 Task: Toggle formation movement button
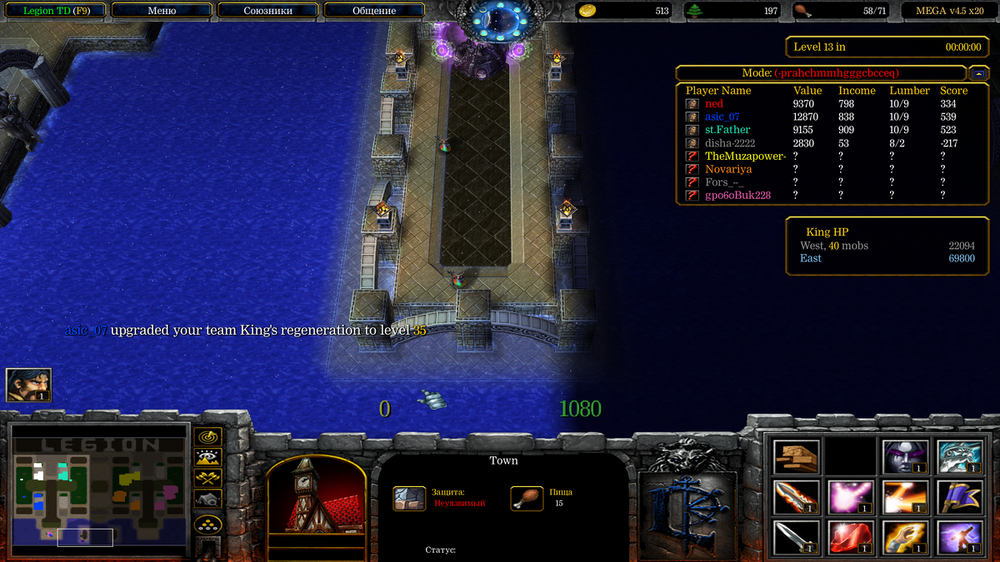[x=208, y=524]
